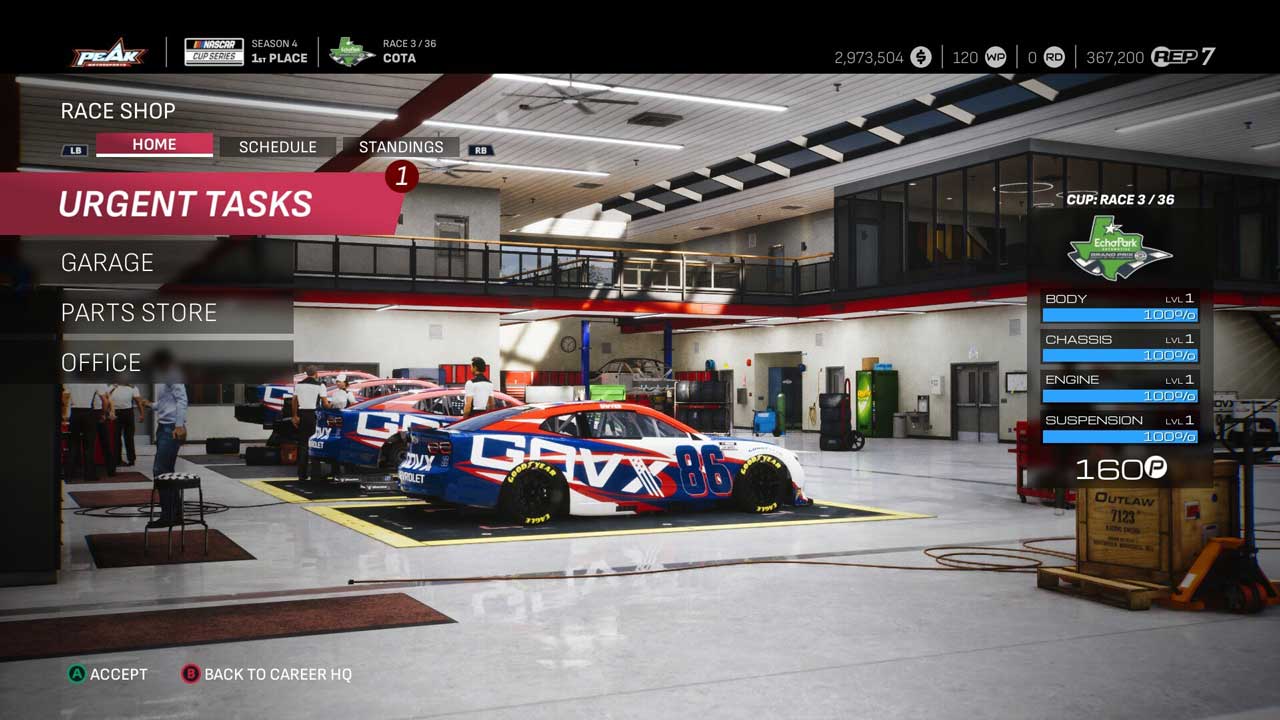Switch to the Schedule tab
1280x720 pixels.
(277, 147)
